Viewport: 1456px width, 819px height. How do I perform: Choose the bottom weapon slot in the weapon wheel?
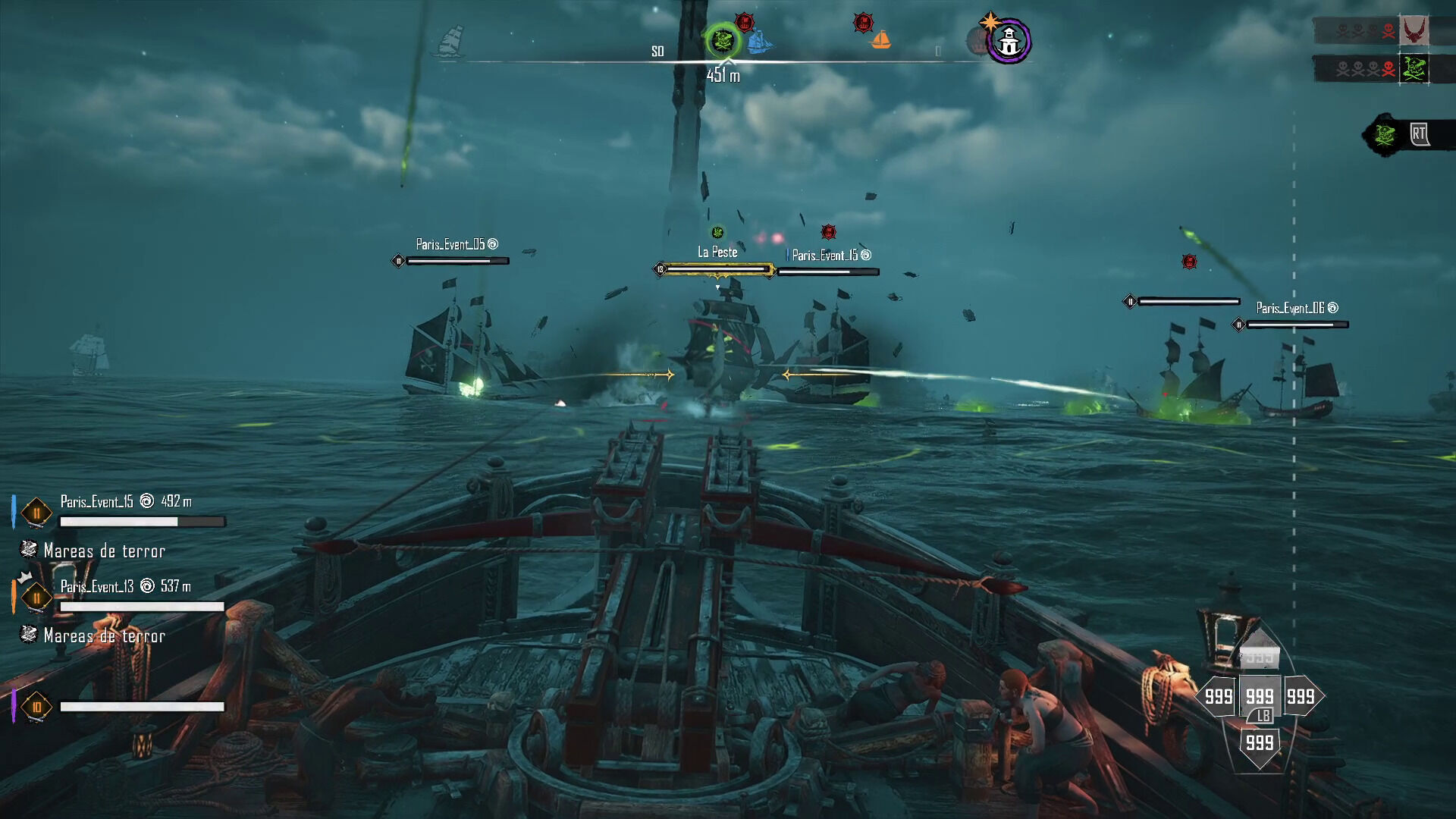tap(1260, 743)
